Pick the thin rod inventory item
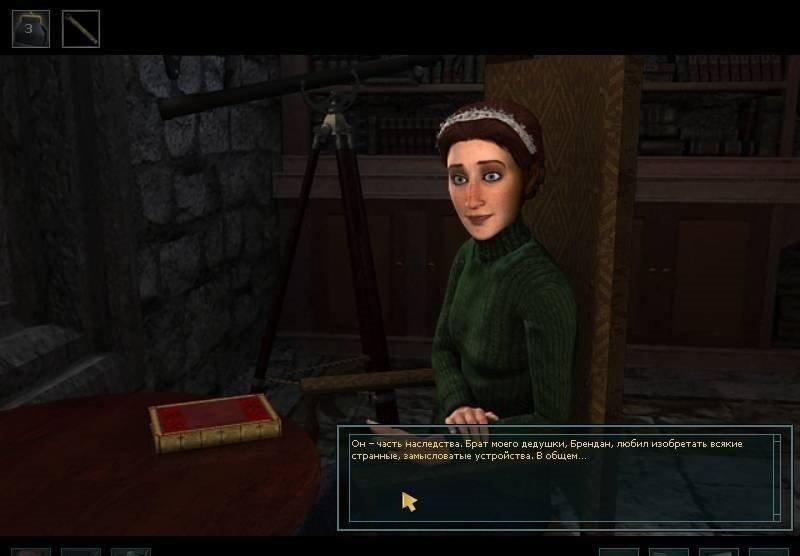Viewport: 800px width, 556px height. coord(81,29)
